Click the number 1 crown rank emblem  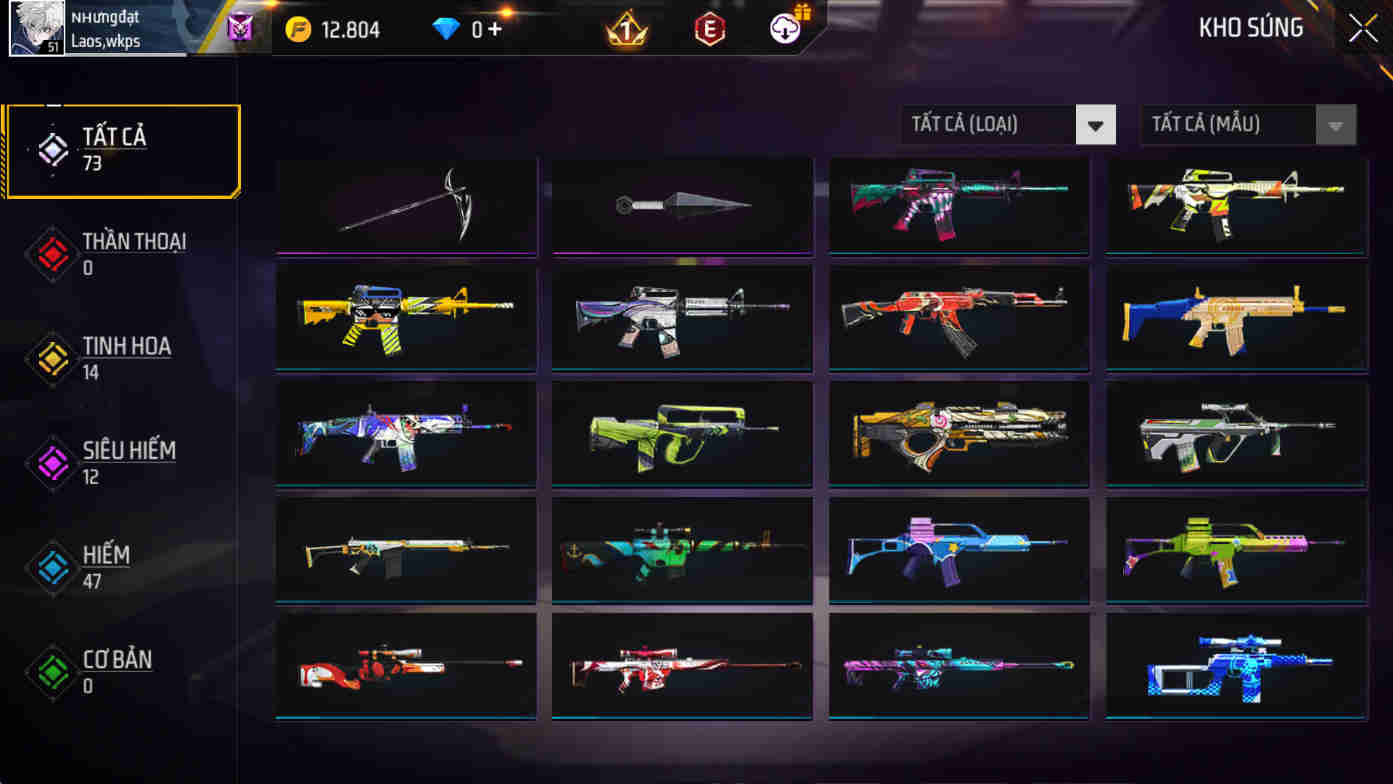tap(625, 29)
